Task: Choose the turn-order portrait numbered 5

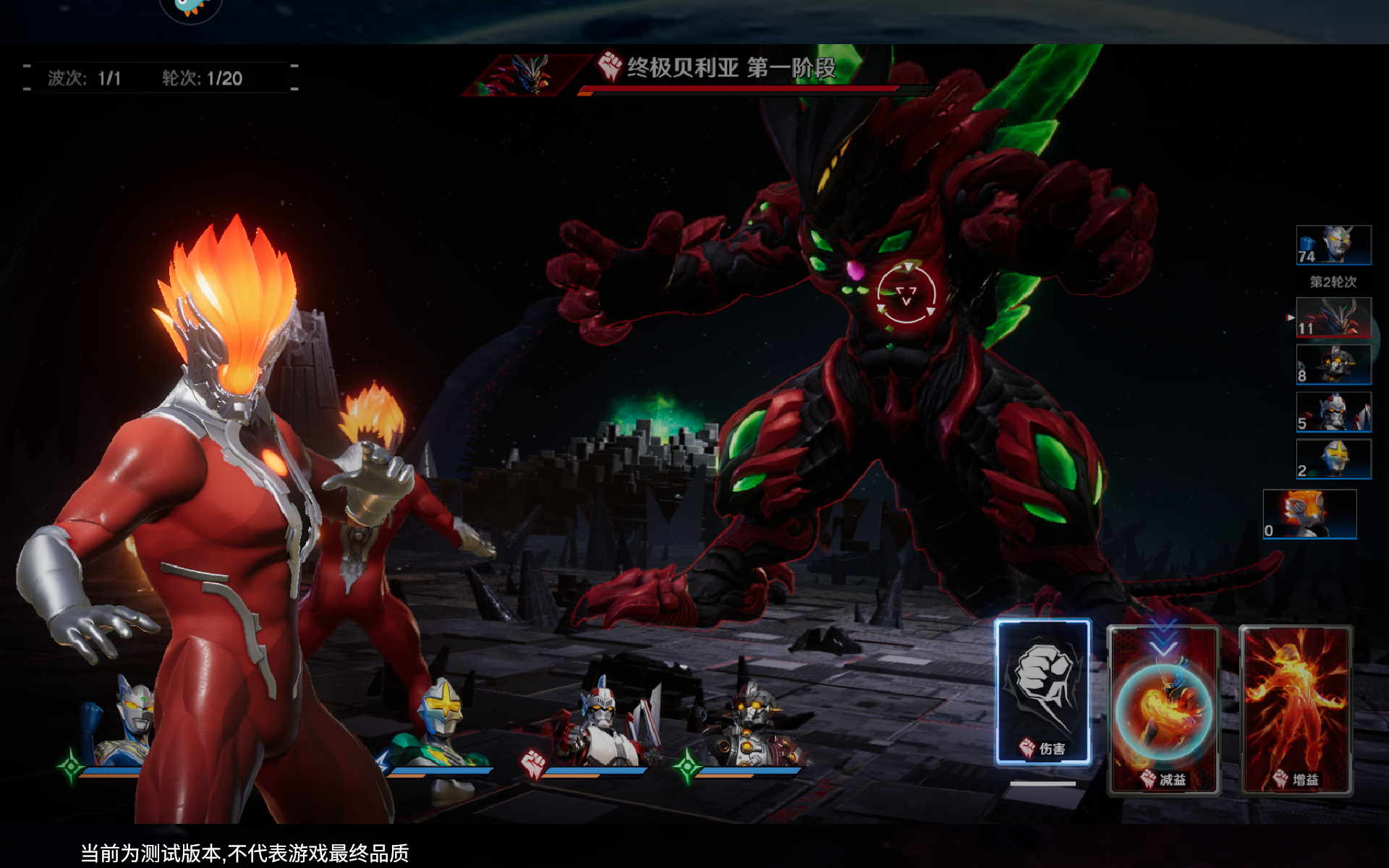Action: pyautogui.click(x=1333, y=412)
